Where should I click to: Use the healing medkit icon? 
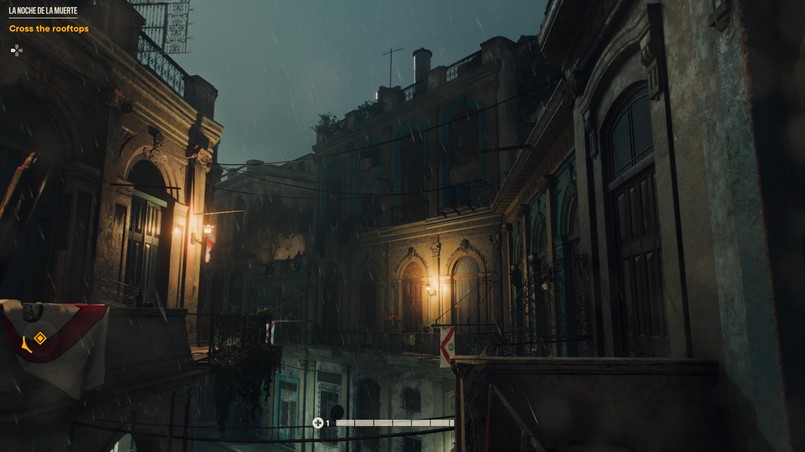point(318,423)
